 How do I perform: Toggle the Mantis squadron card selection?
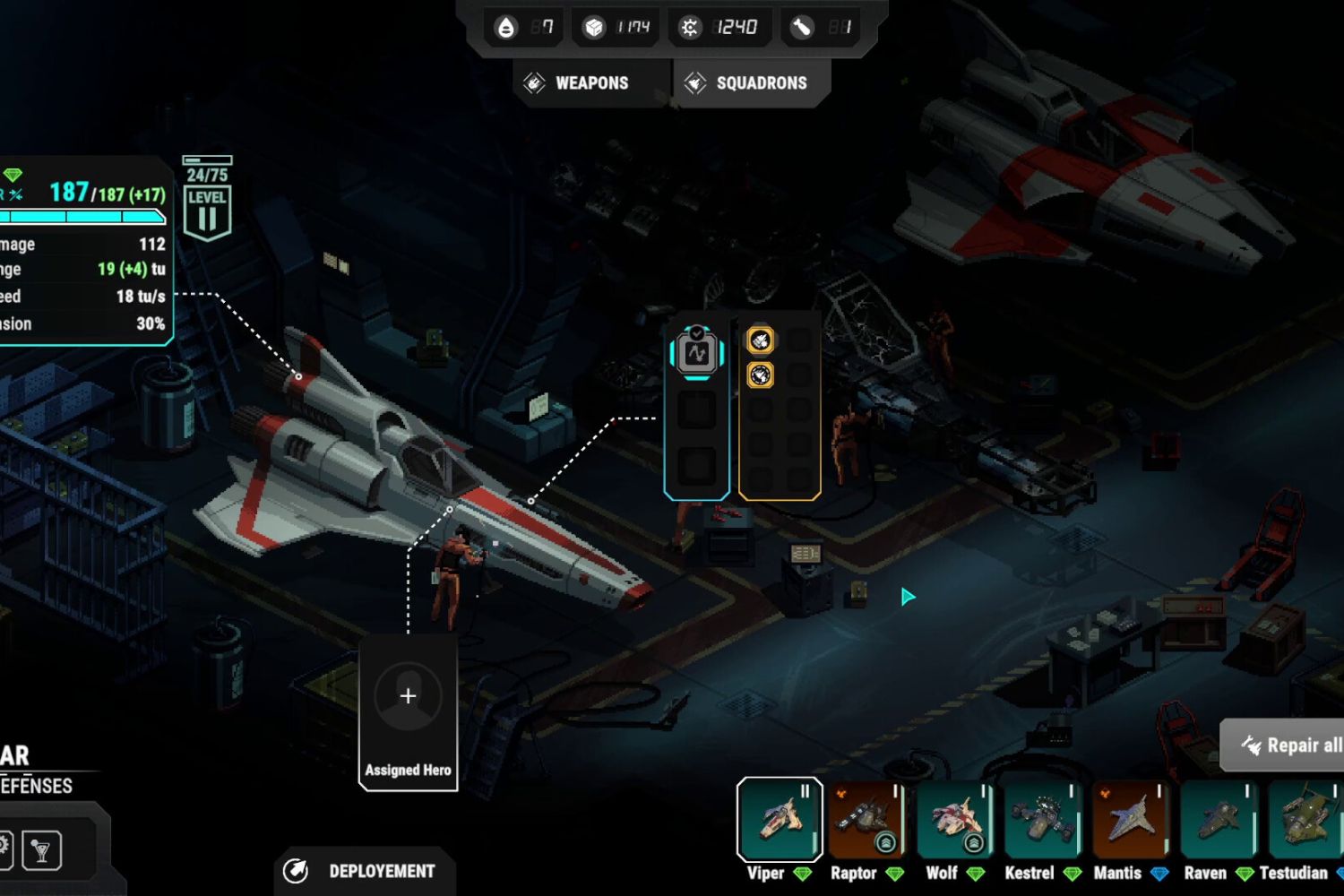click(1132, 820)
